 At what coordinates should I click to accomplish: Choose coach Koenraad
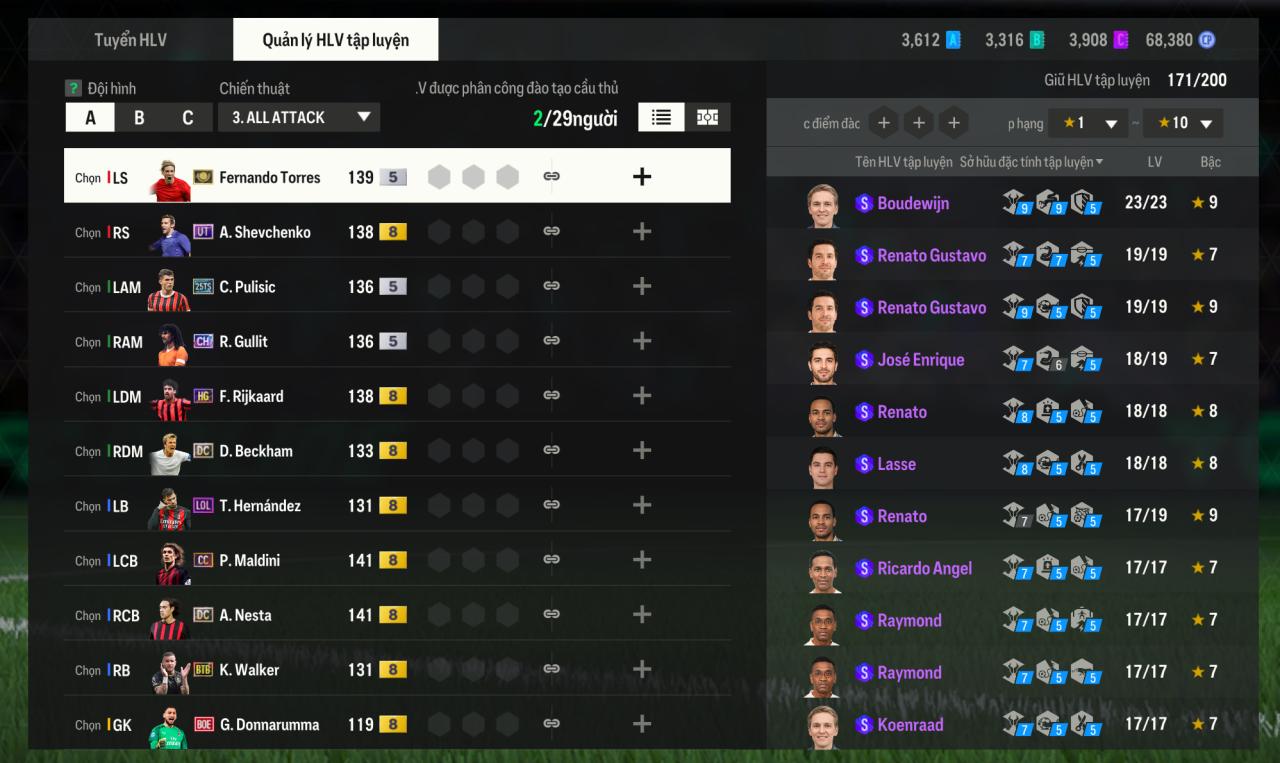click(909, 725)
